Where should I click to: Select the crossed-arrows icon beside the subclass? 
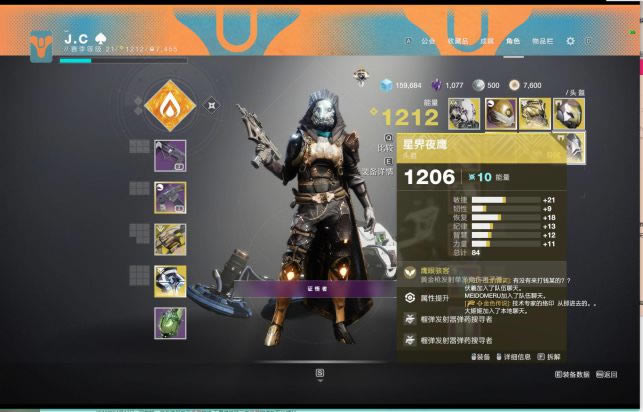coord(212,104)
